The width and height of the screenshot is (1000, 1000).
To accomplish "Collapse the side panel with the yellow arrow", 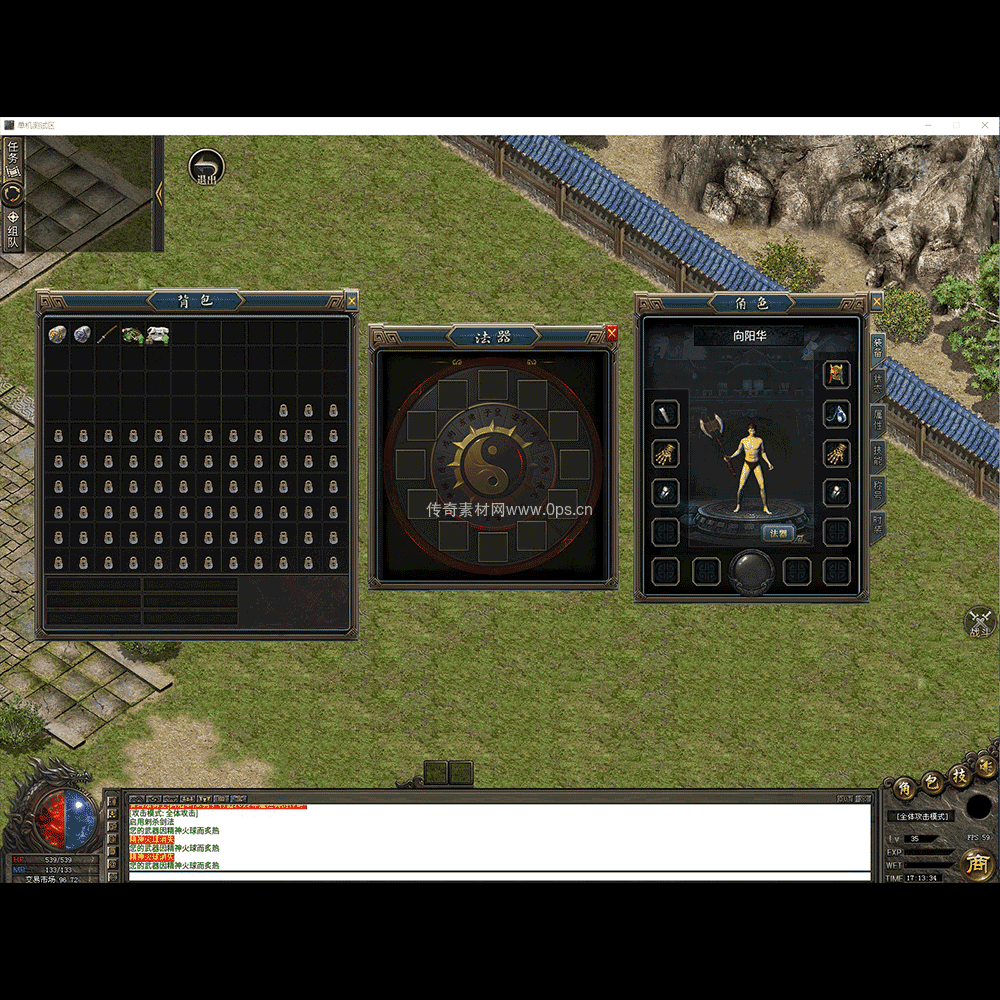I will pos(158,193).
